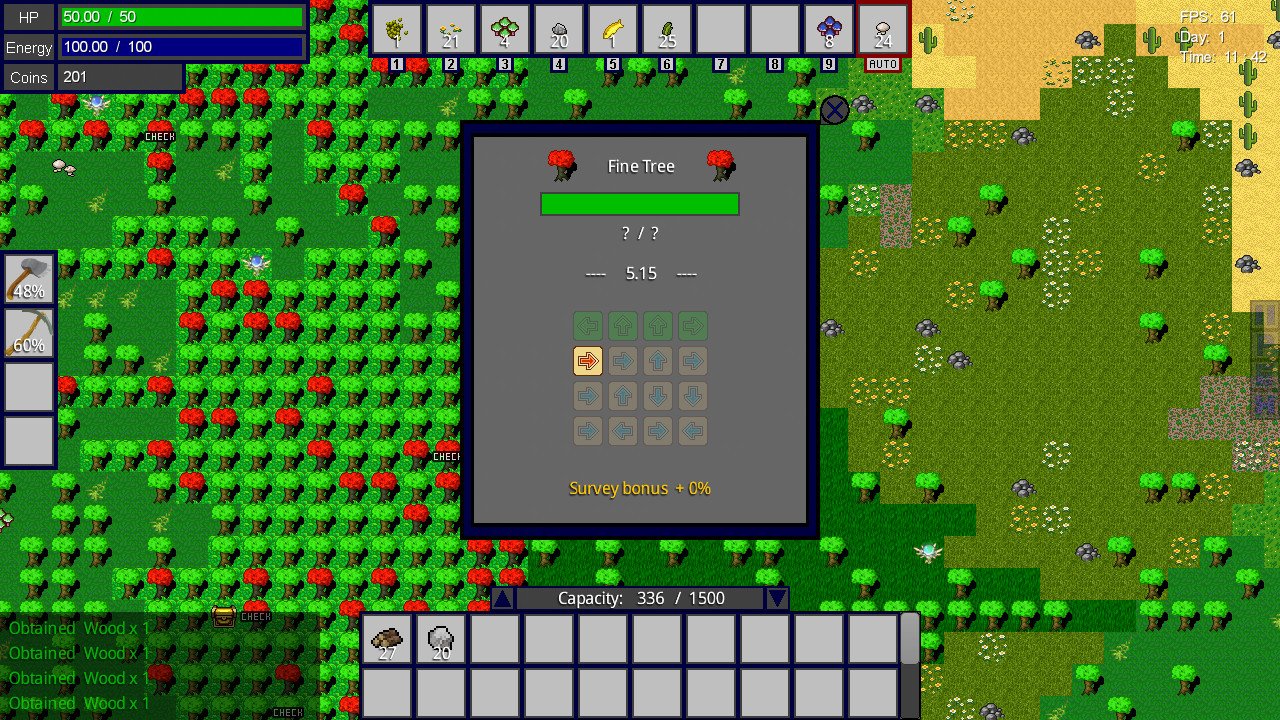Toggle the green left-arrow tile in the survey grid
The height and width of the screenshot is (720, 1280).
click(x=587, y=325)
